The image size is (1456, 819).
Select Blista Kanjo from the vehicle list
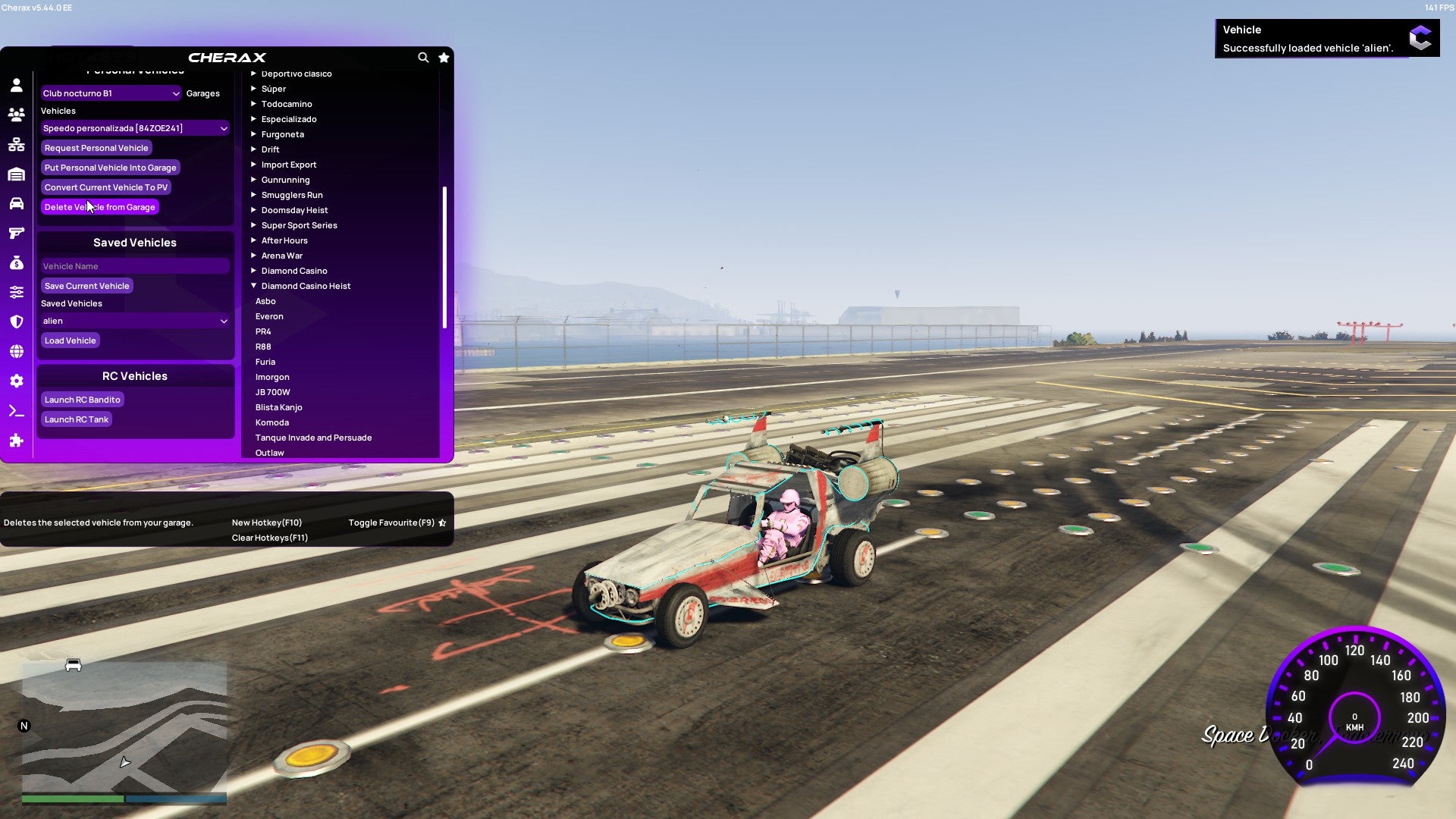tap(279, 407)
